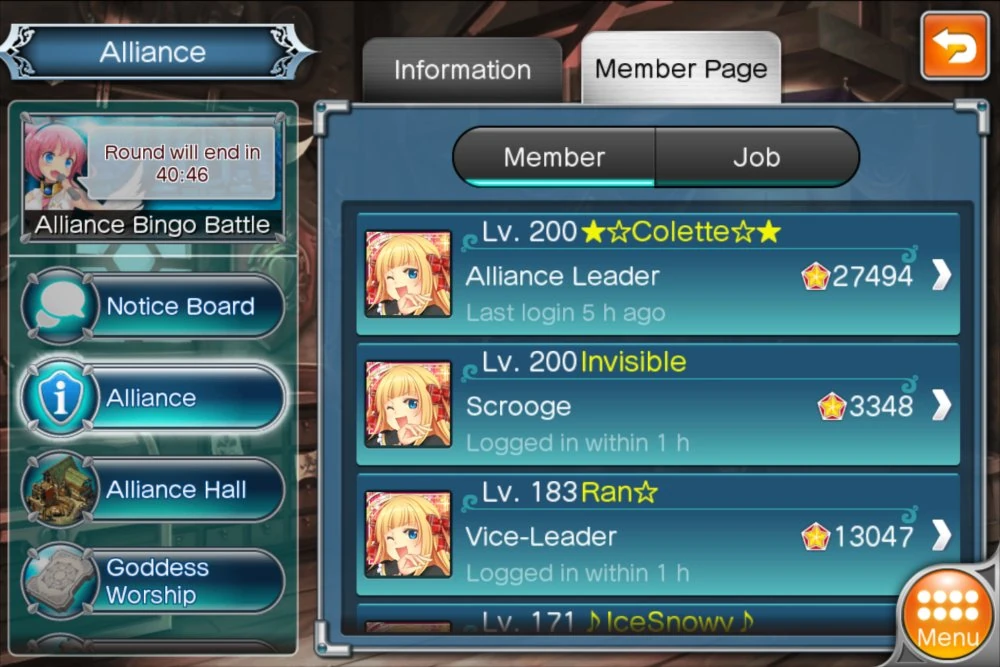Screen dimensions: 1000x667
Task: View Alliance Leader Colette's member row
Action: [x=640, y=275]
